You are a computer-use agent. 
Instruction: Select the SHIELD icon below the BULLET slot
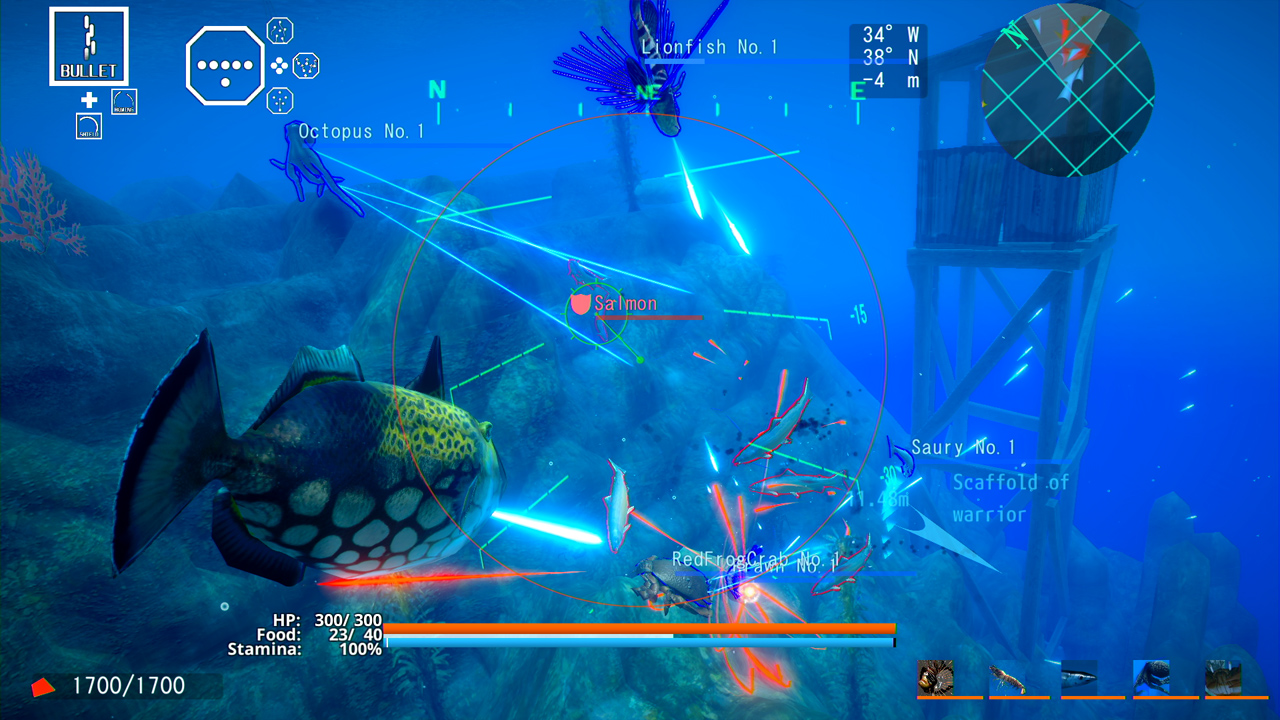[89, 126]
